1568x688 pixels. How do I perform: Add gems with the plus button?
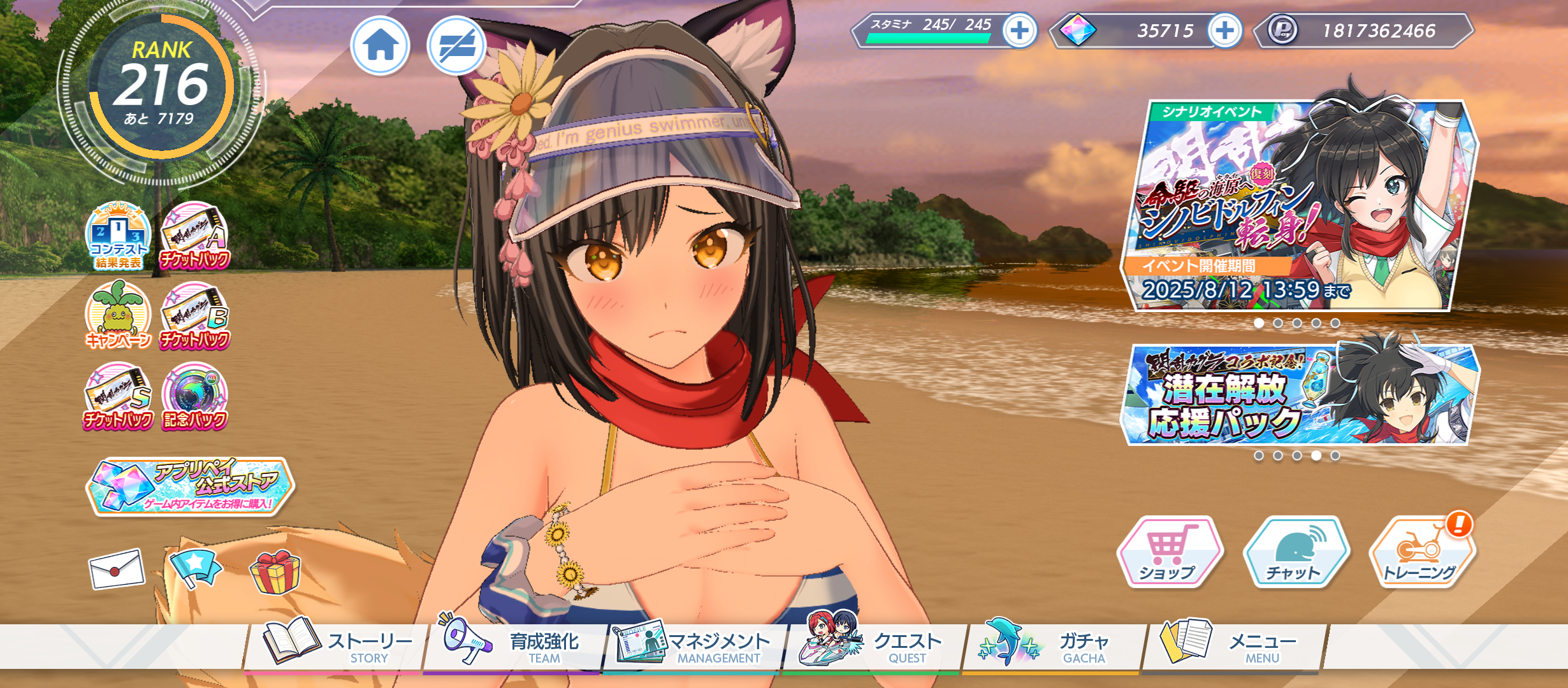[1224, 31]
